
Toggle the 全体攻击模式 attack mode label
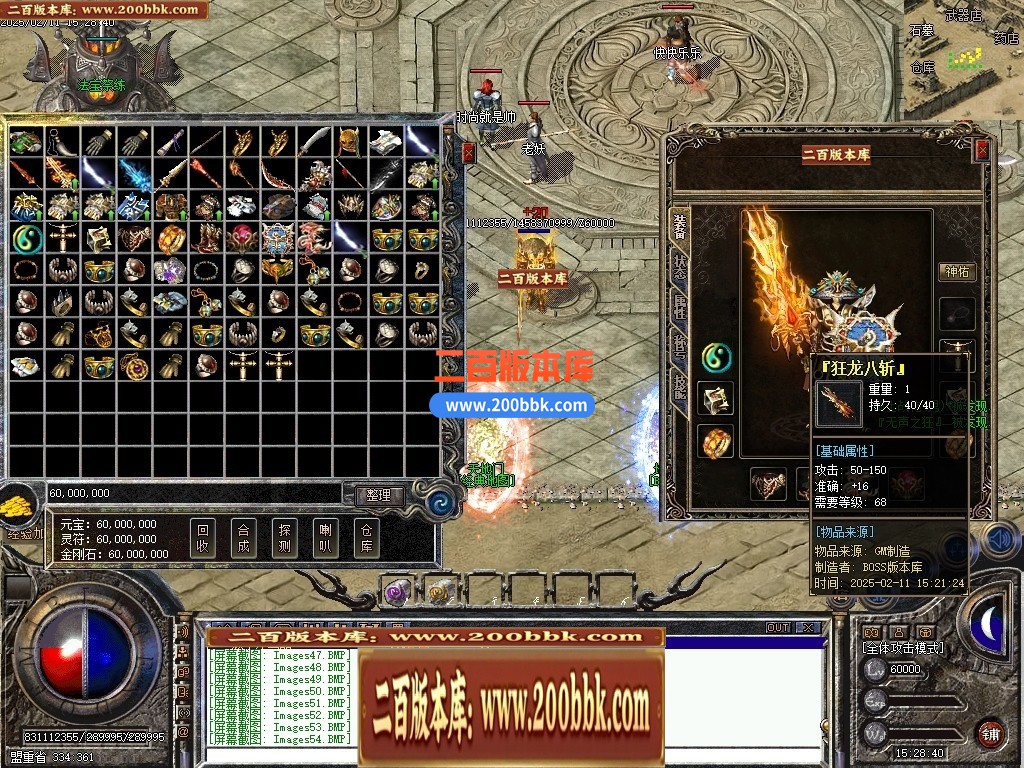[x=903, y=648]
